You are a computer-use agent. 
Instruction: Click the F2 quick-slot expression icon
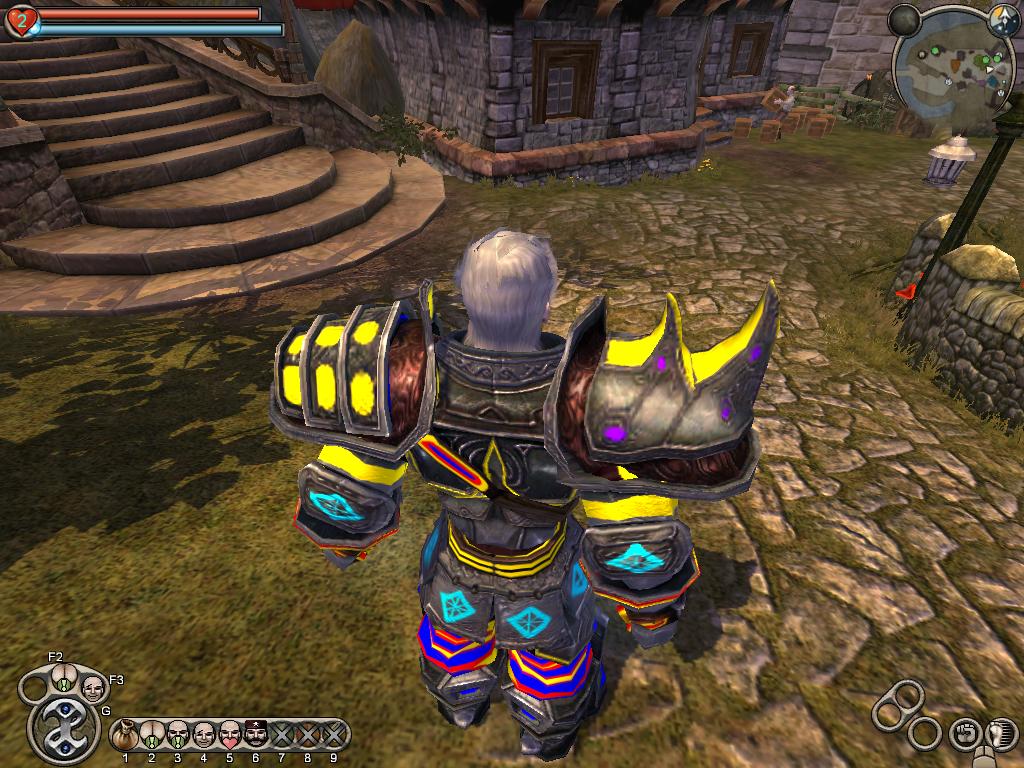click(x=62, y=685)
